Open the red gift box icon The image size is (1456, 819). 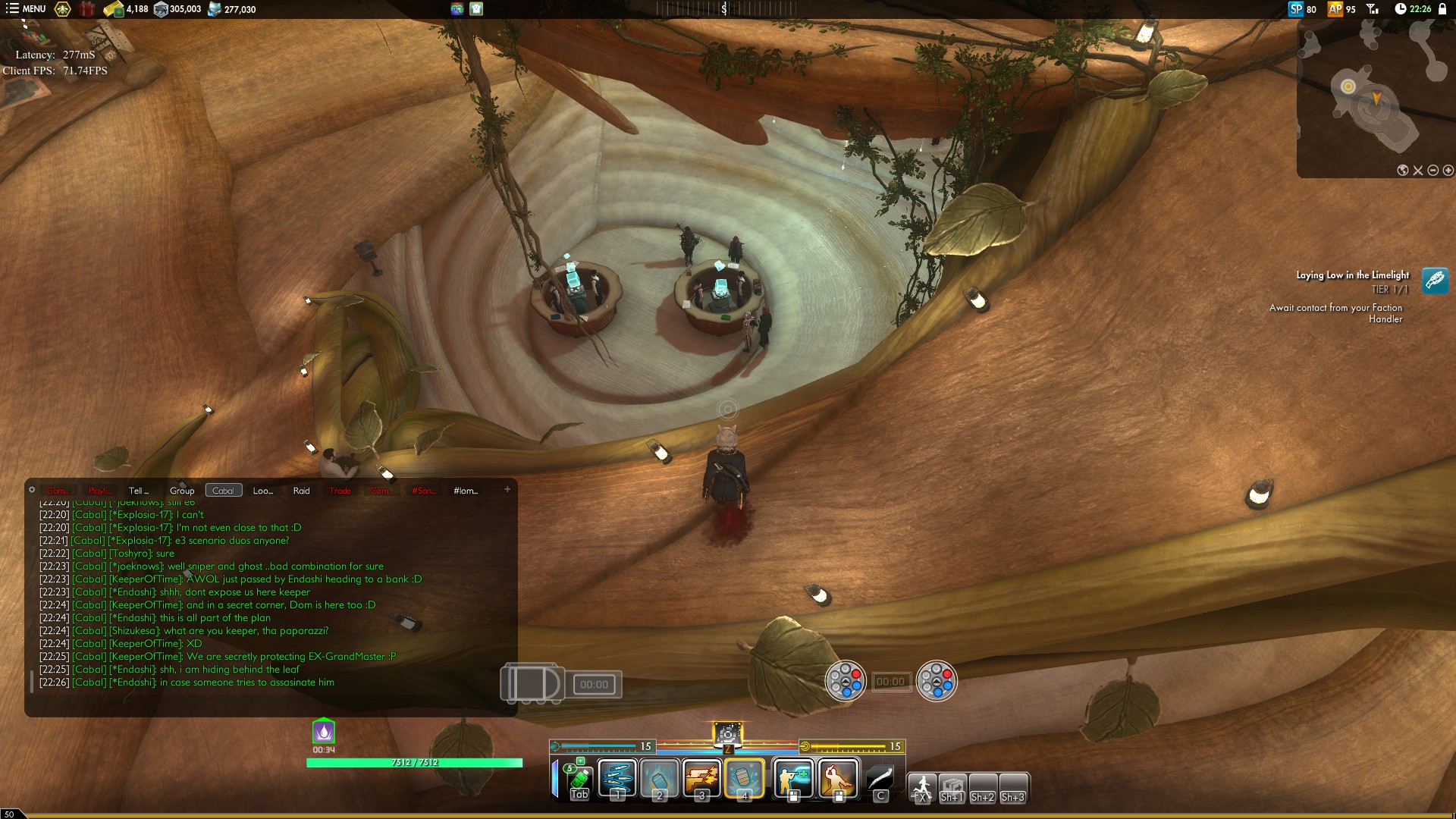click(x=88, y=9)
